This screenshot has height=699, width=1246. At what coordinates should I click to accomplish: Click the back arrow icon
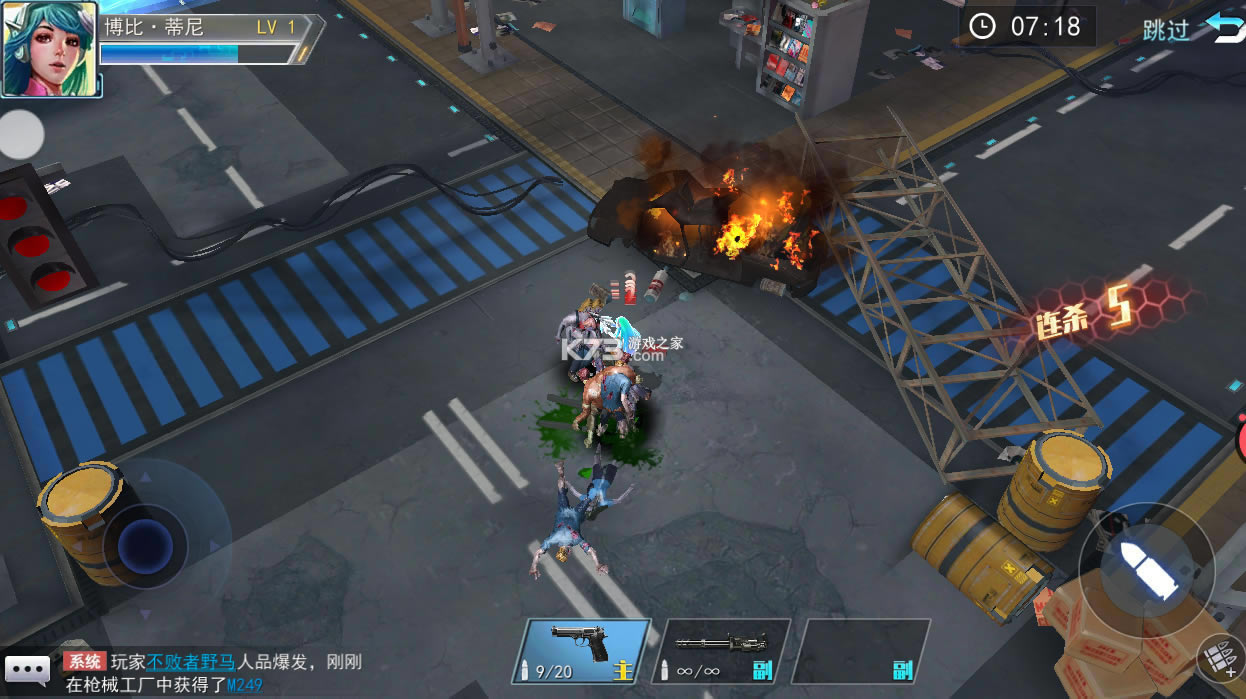click(x=1225, y=27)
